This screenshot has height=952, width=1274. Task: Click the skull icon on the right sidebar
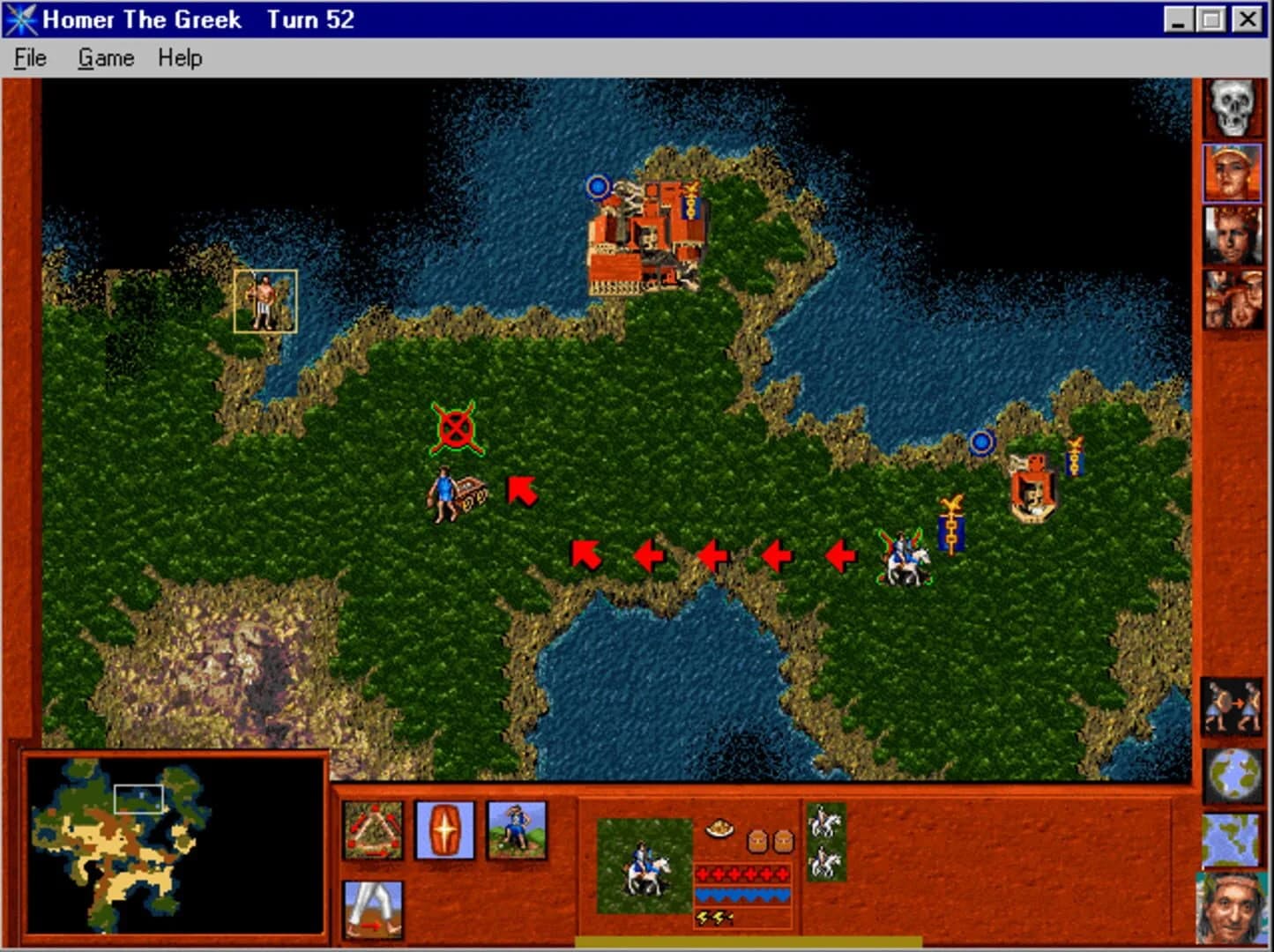[1232, 108]
